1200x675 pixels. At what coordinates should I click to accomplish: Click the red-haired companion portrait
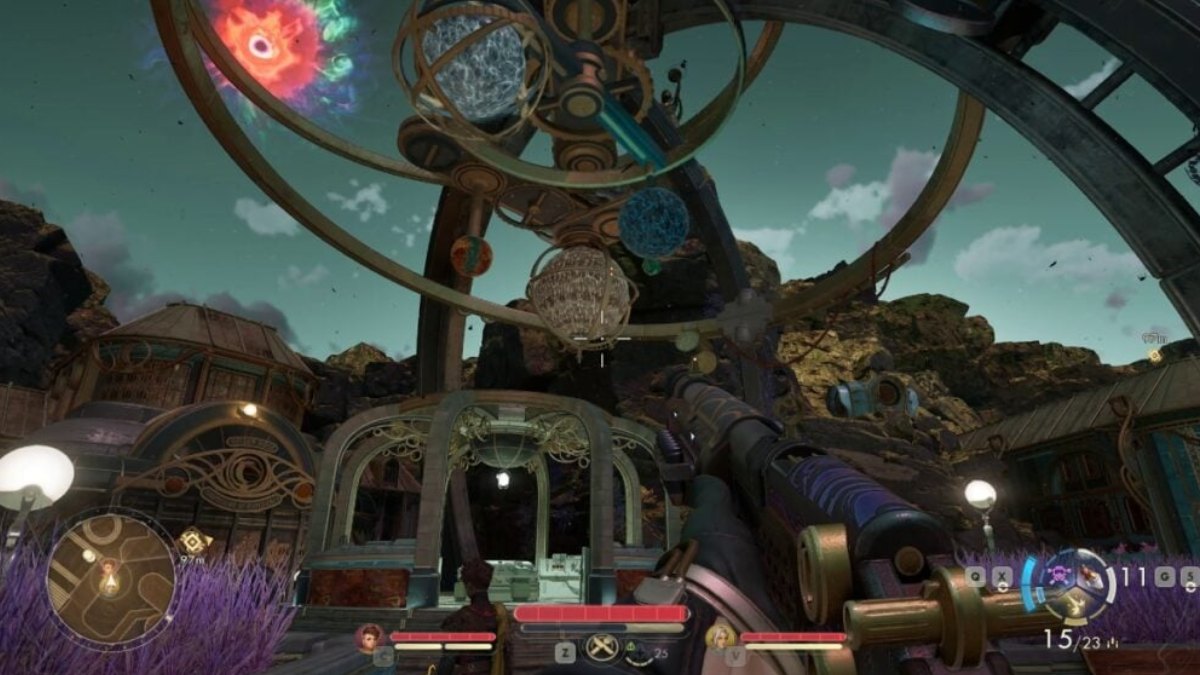pos(370,636)
